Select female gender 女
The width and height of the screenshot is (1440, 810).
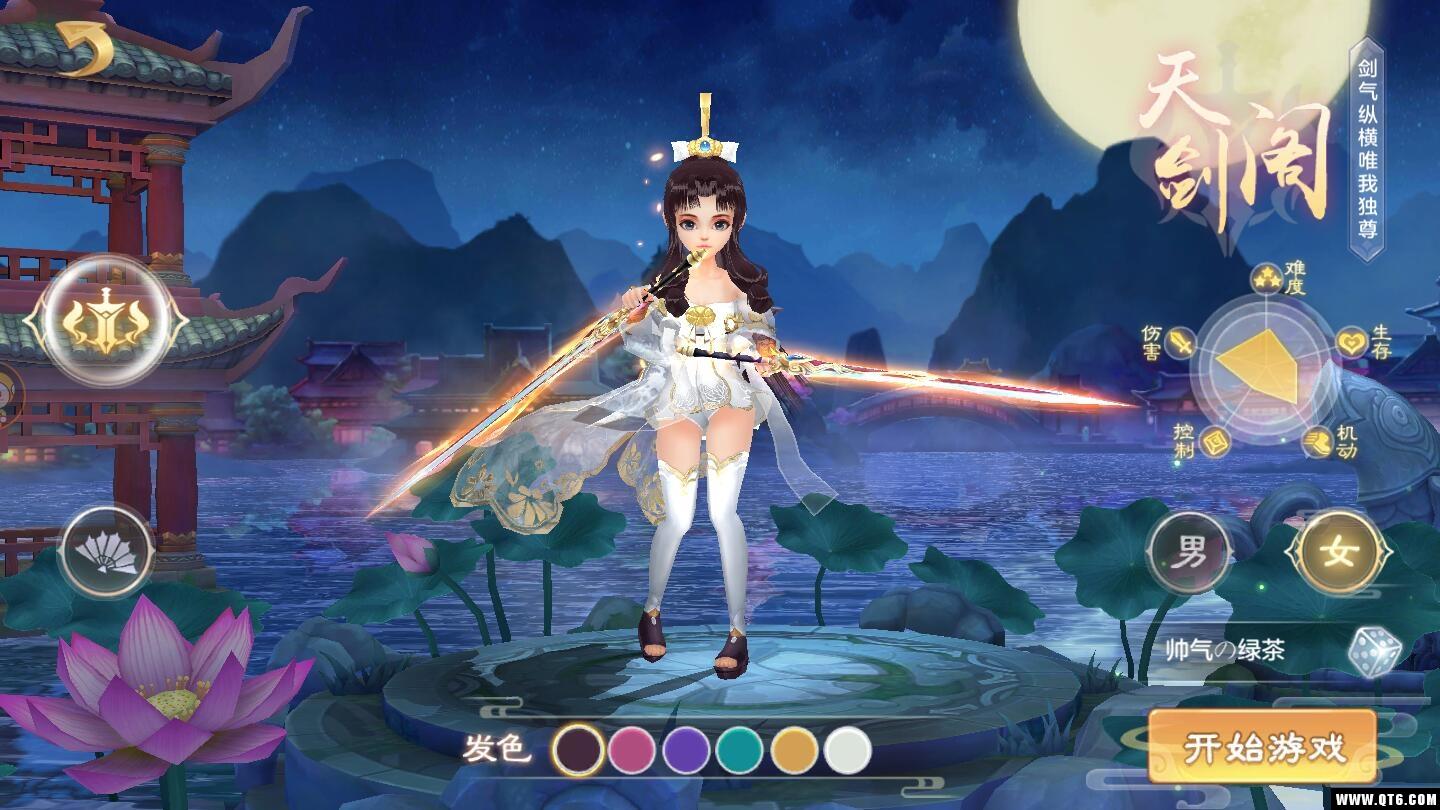pyautogui.click(x=1339, y=552)
